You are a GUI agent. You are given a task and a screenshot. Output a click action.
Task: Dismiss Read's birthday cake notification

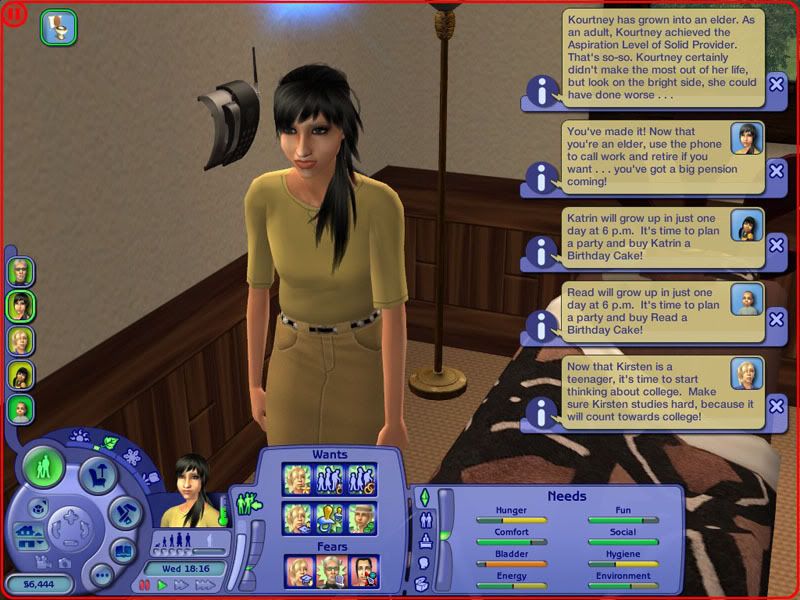(776, 320)
